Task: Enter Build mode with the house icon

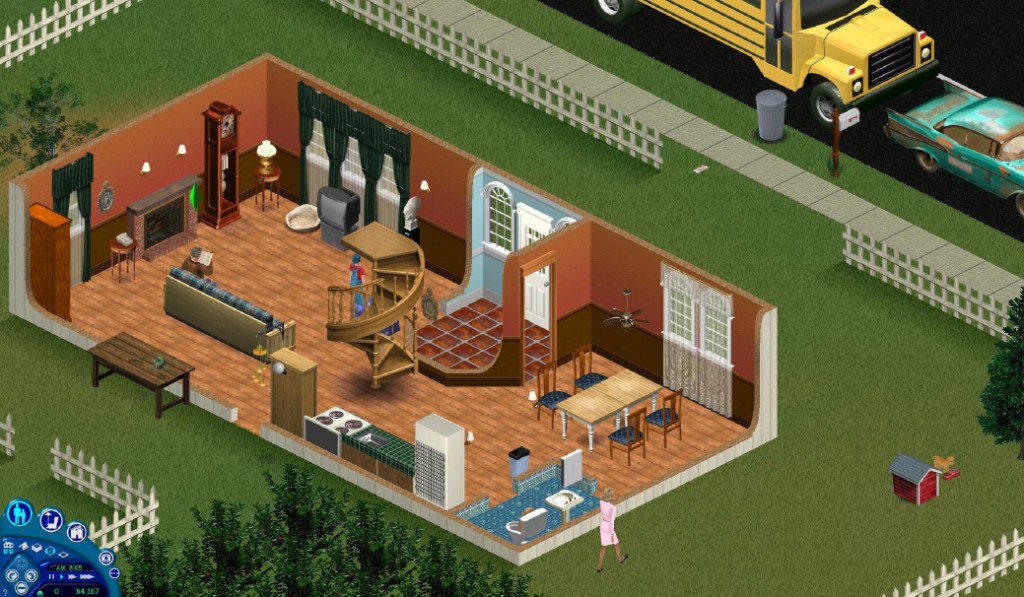Action: click(77, 532)
